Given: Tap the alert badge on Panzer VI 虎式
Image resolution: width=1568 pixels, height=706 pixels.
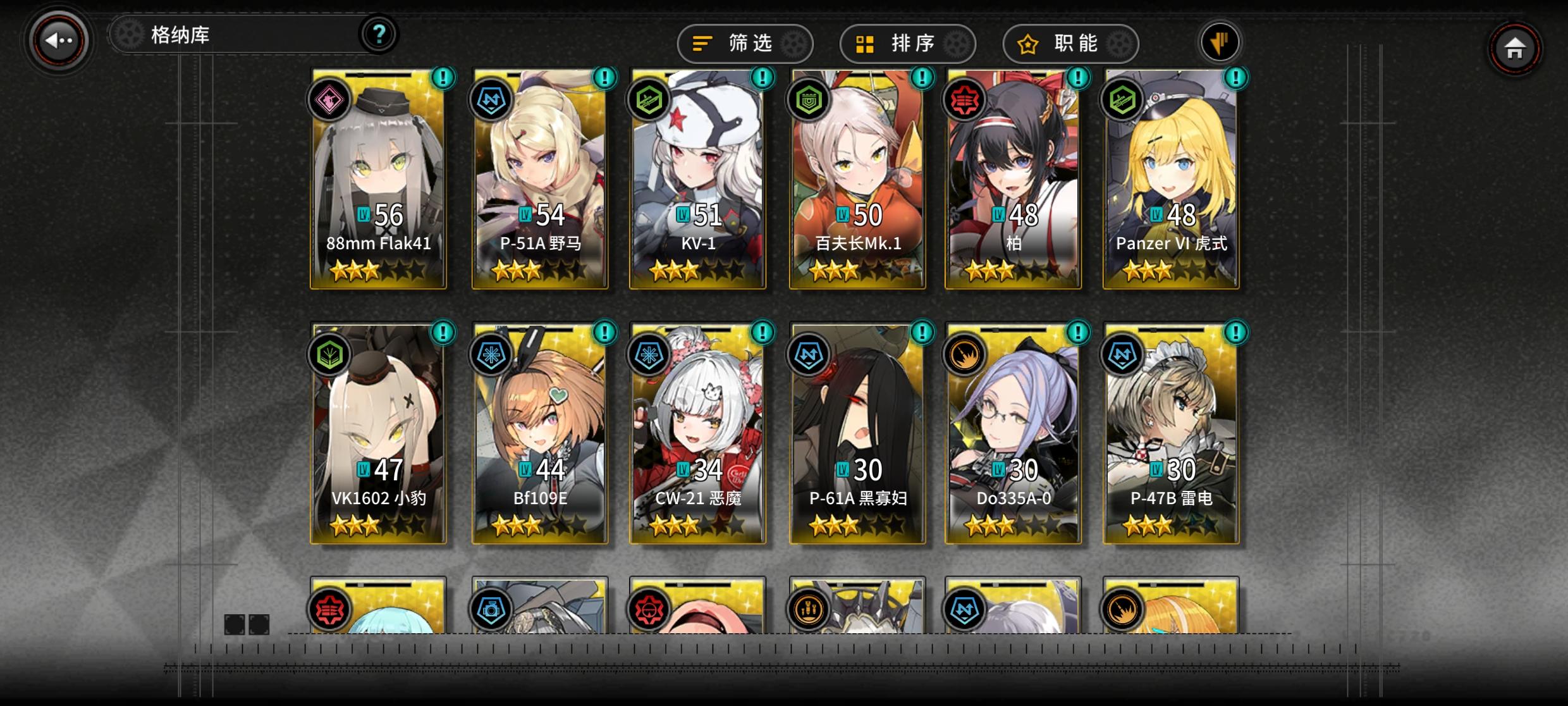Looking at the screenshot, I should (x=1235, y=78).
